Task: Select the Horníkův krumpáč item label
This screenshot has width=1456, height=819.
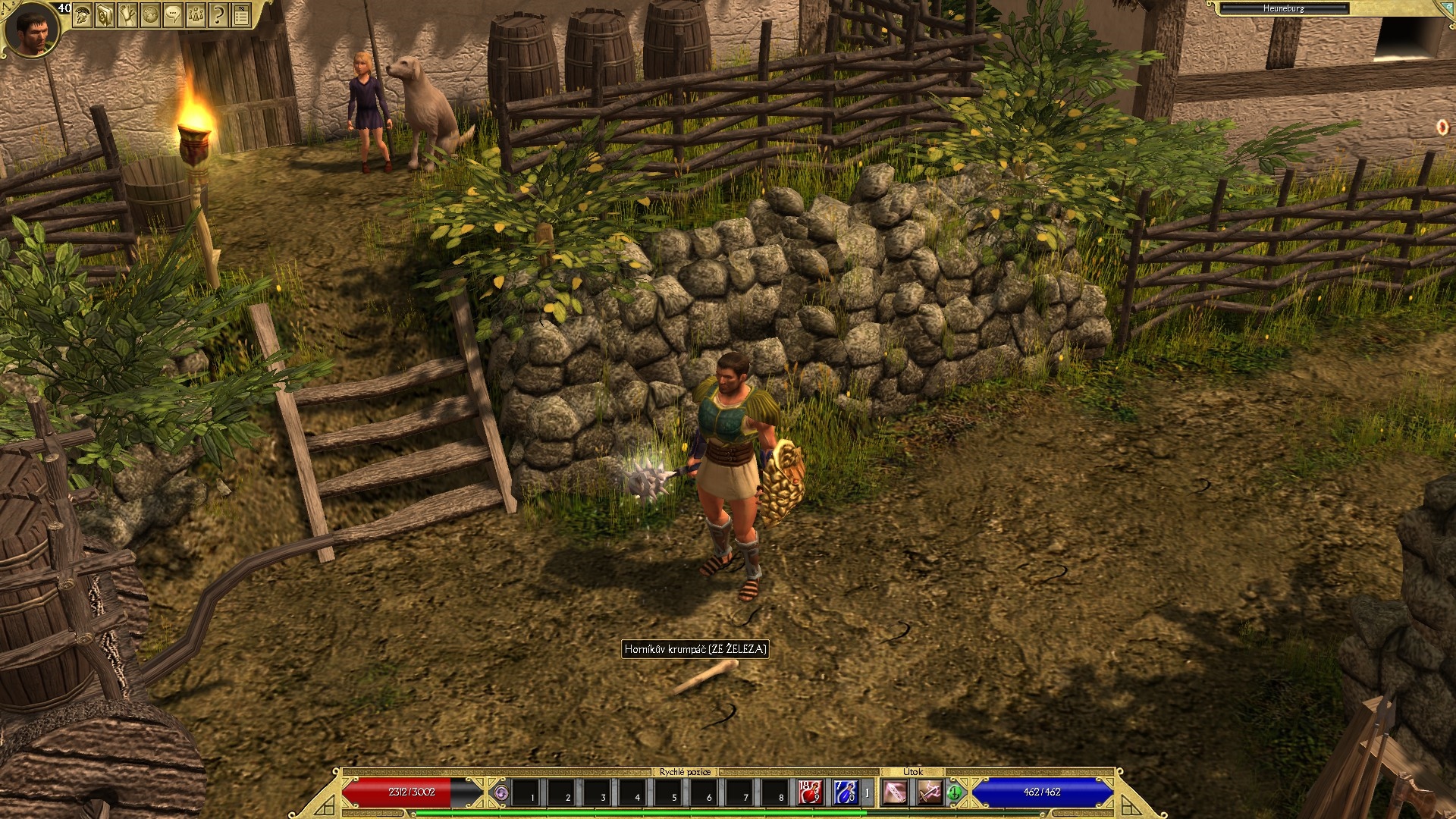Action: coord(695,649)
